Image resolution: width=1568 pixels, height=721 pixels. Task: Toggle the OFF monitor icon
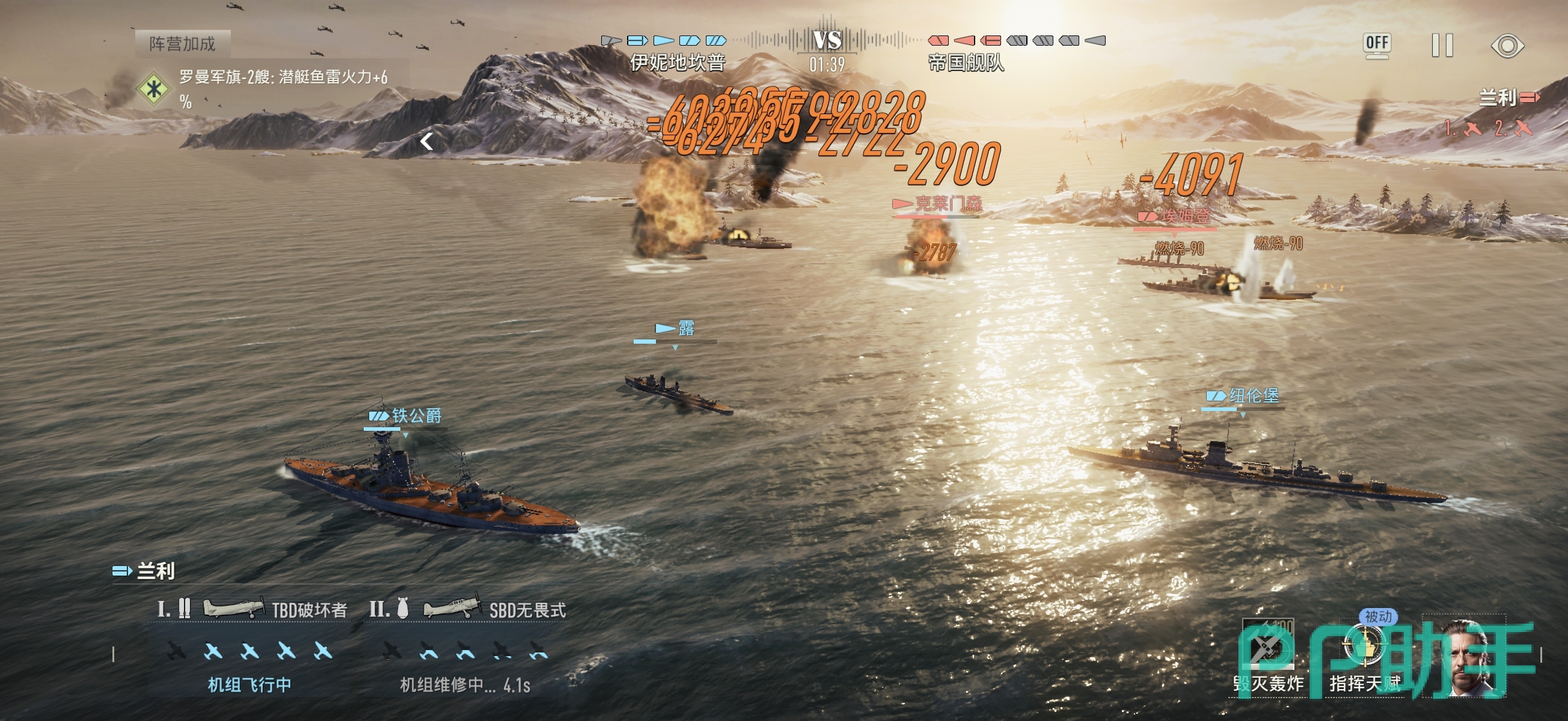point(1377,45)
